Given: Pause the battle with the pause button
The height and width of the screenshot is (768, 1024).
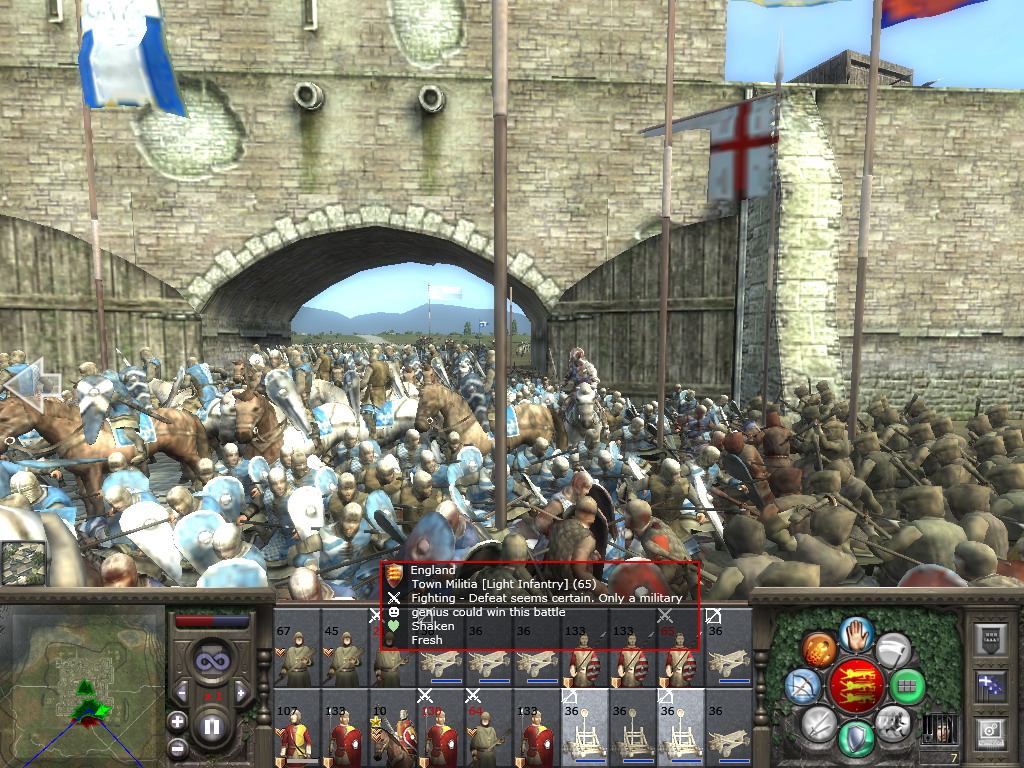Looking at the screenshot, I should (212, 727).
